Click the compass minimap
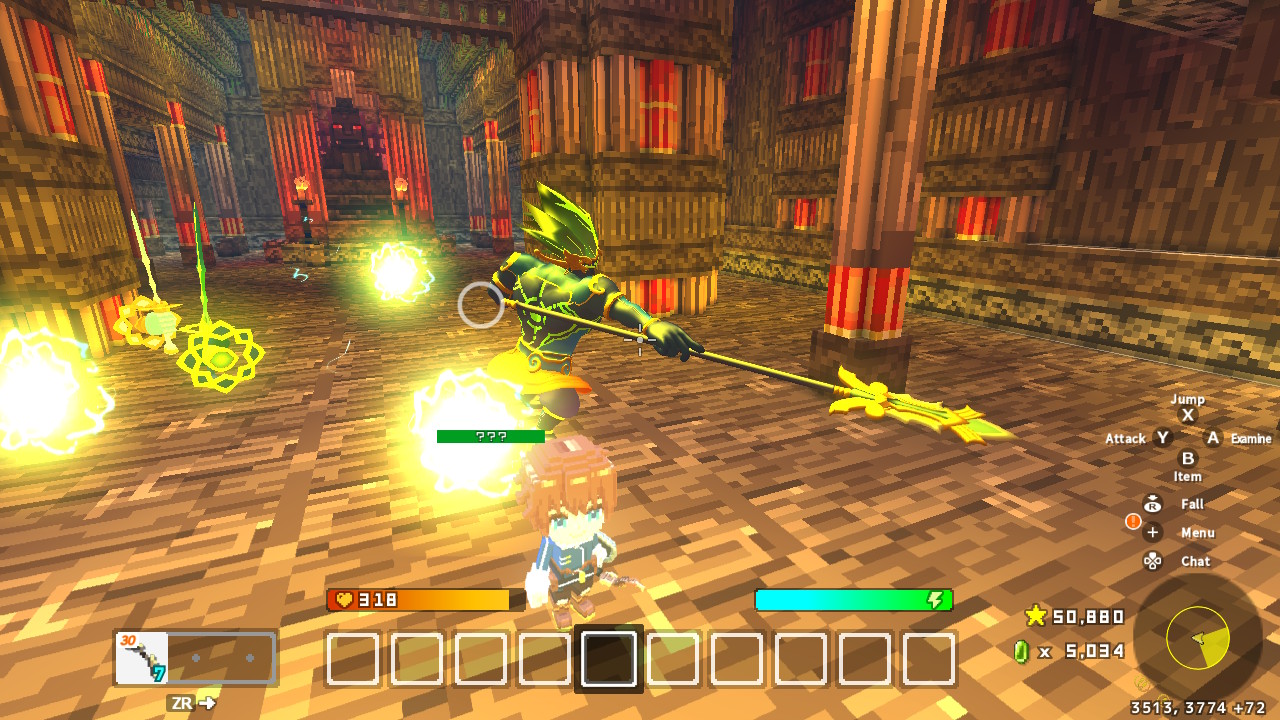Screen dimensions: 1280x720 1196,639
